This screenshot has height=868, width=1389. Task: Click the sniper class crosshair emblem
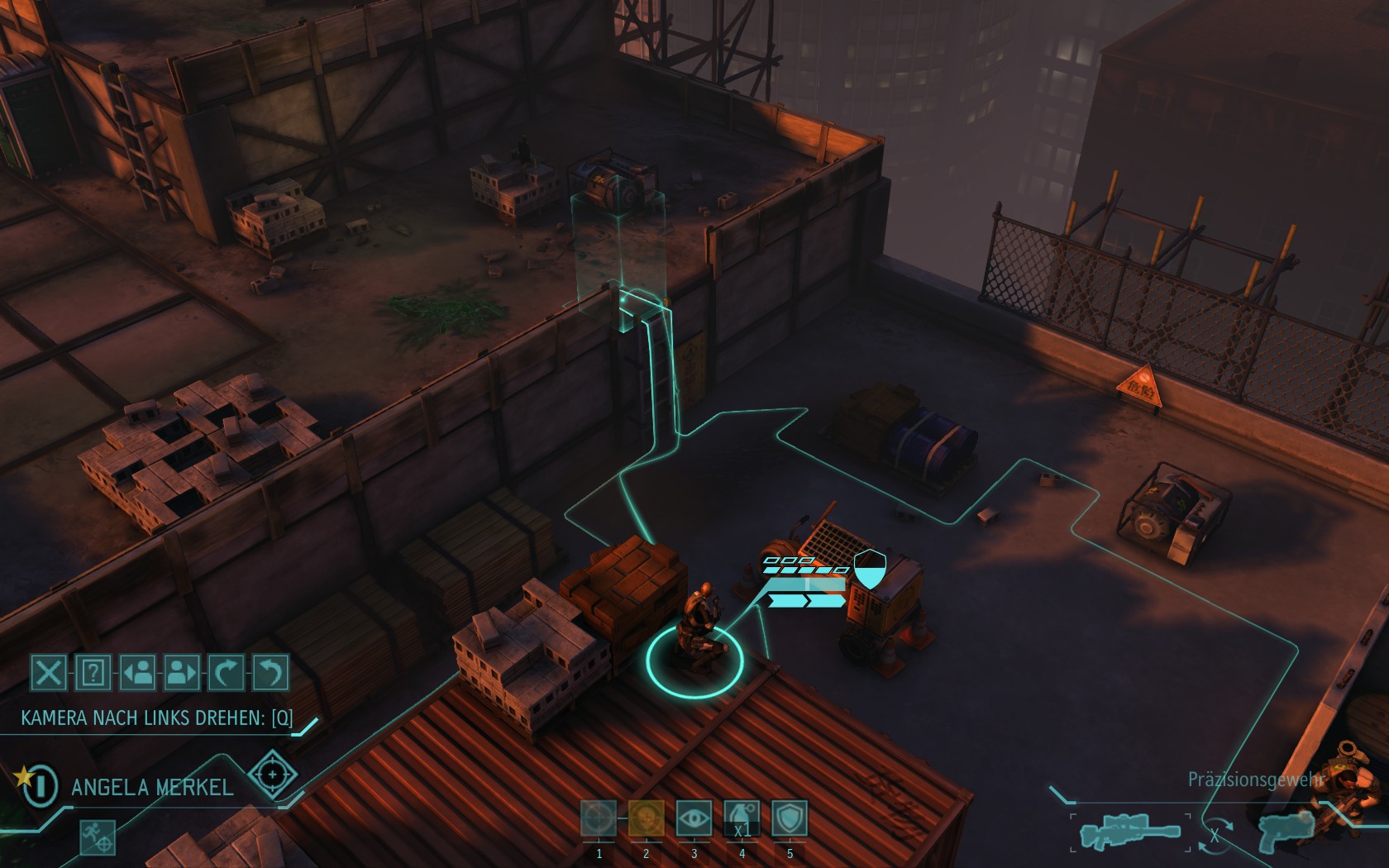pyautogui.click(x=272, y=775)
